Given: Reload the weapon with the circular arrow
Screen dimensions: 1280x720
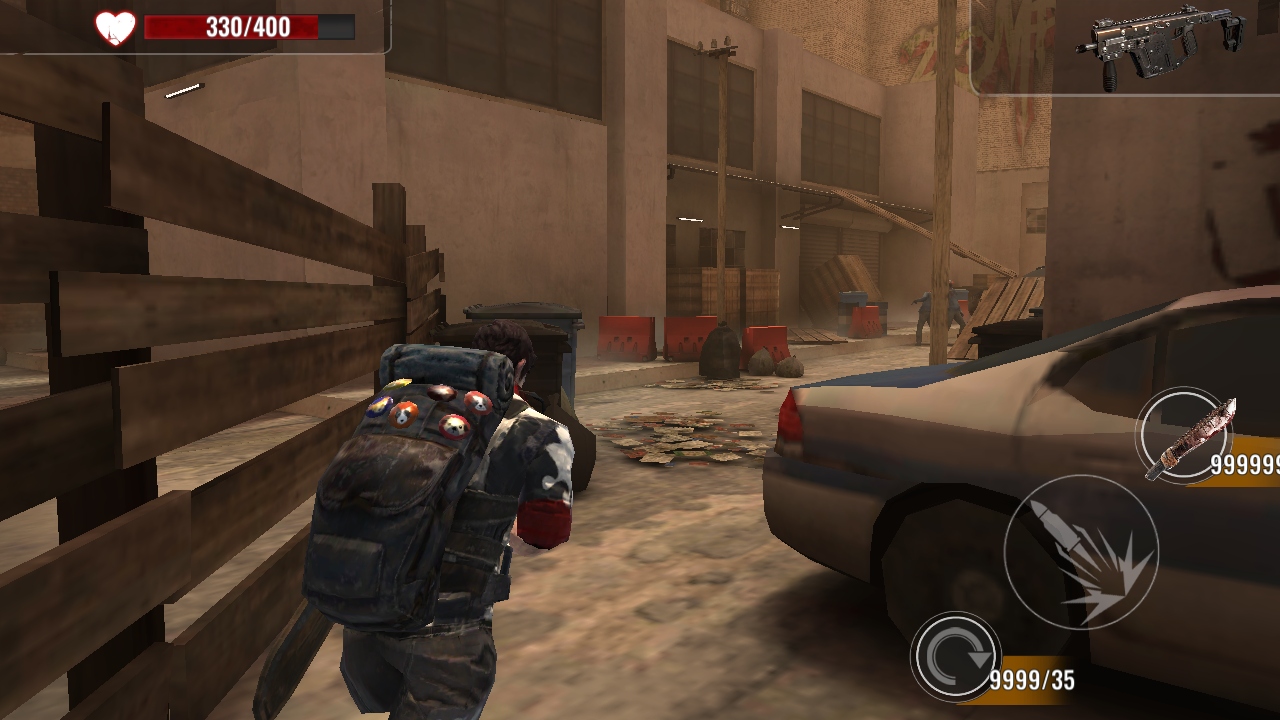Looking at the screenshot, I should tap(955, 656).
